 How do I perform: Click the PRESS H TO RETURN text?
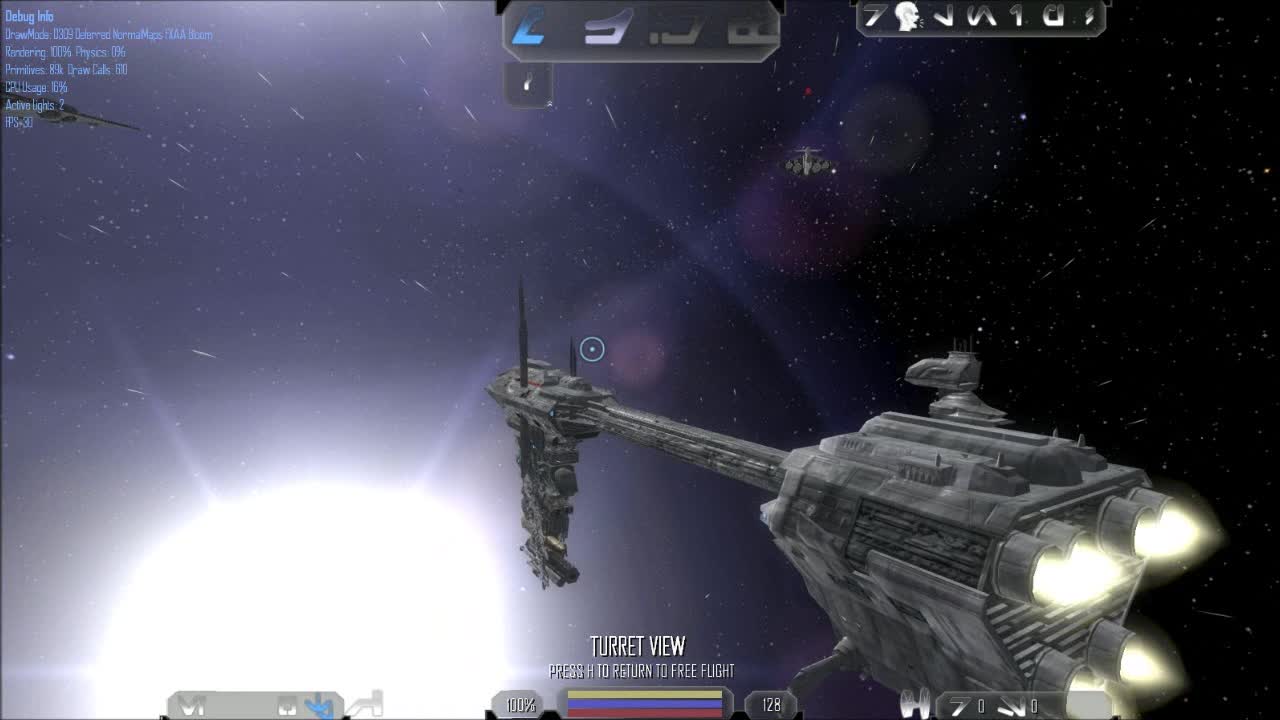(642, 672)
